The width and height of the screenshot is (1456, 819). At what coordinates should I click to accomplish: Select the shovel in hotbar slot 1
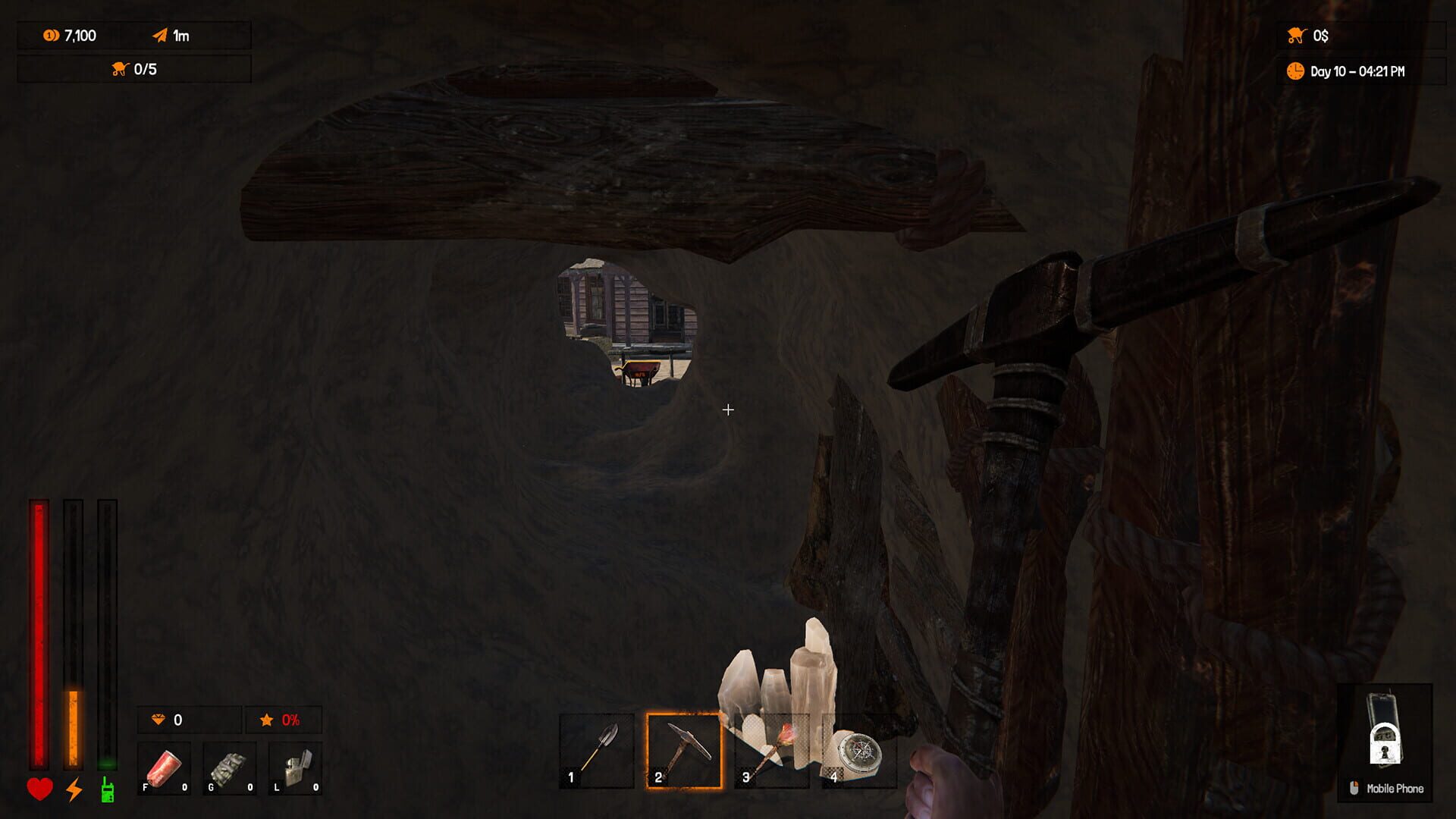click(x=595, y=751)
